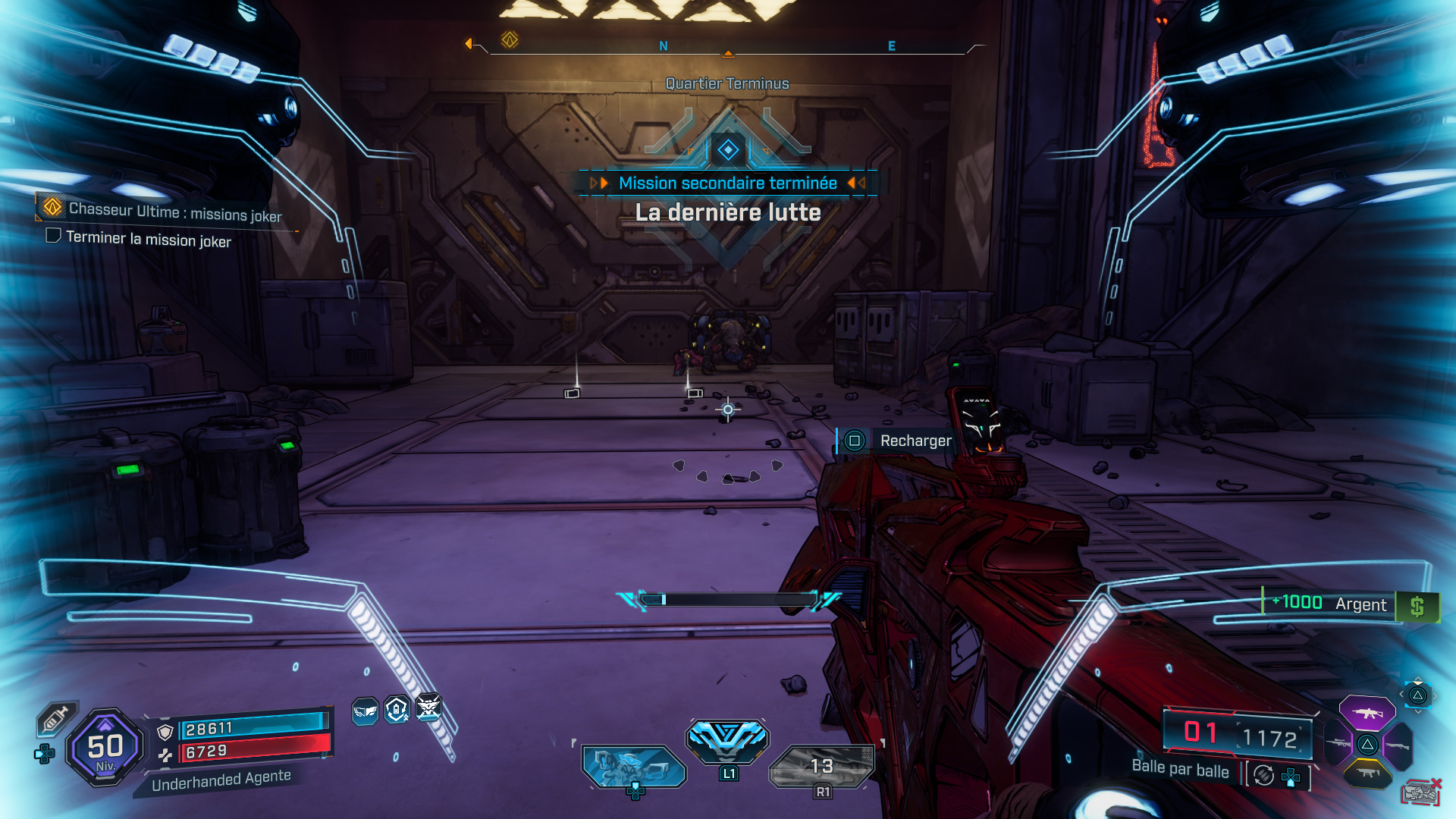This screenshot has height=819, width=1456.
Task: Select the assault rifle slot in the weapon wheel
Action: (x=1367, y=714)
